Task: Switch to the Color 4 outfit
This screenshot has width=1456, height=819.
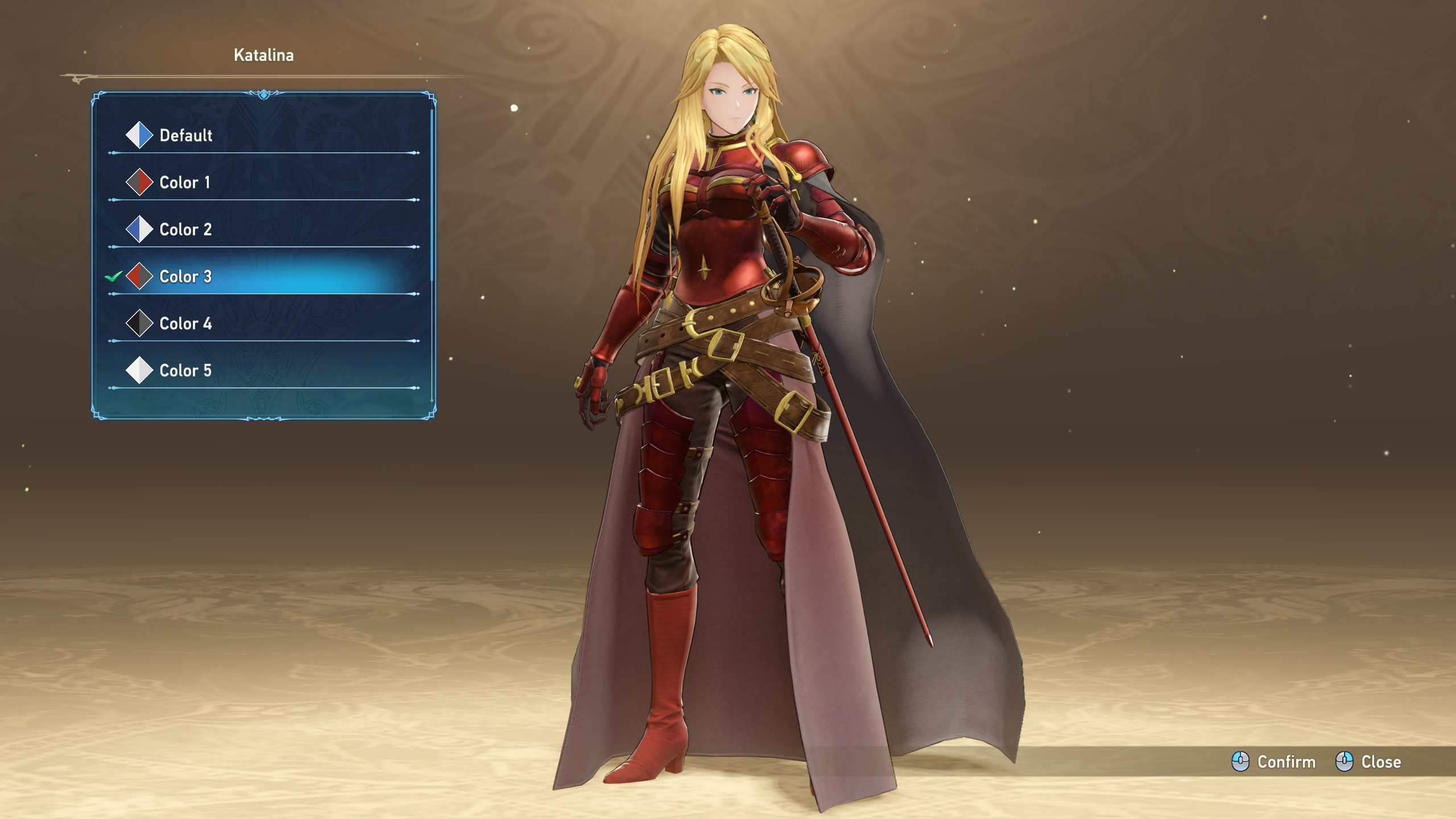Action: click(x=185, y=324)
